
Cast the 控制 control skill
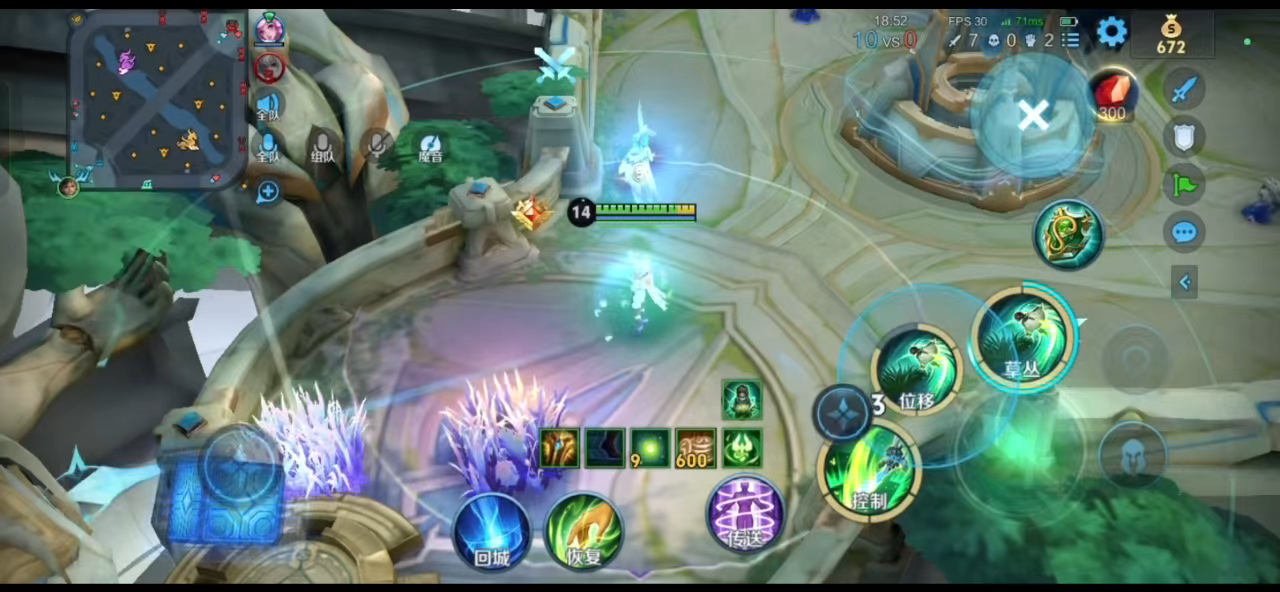[870, 470]
